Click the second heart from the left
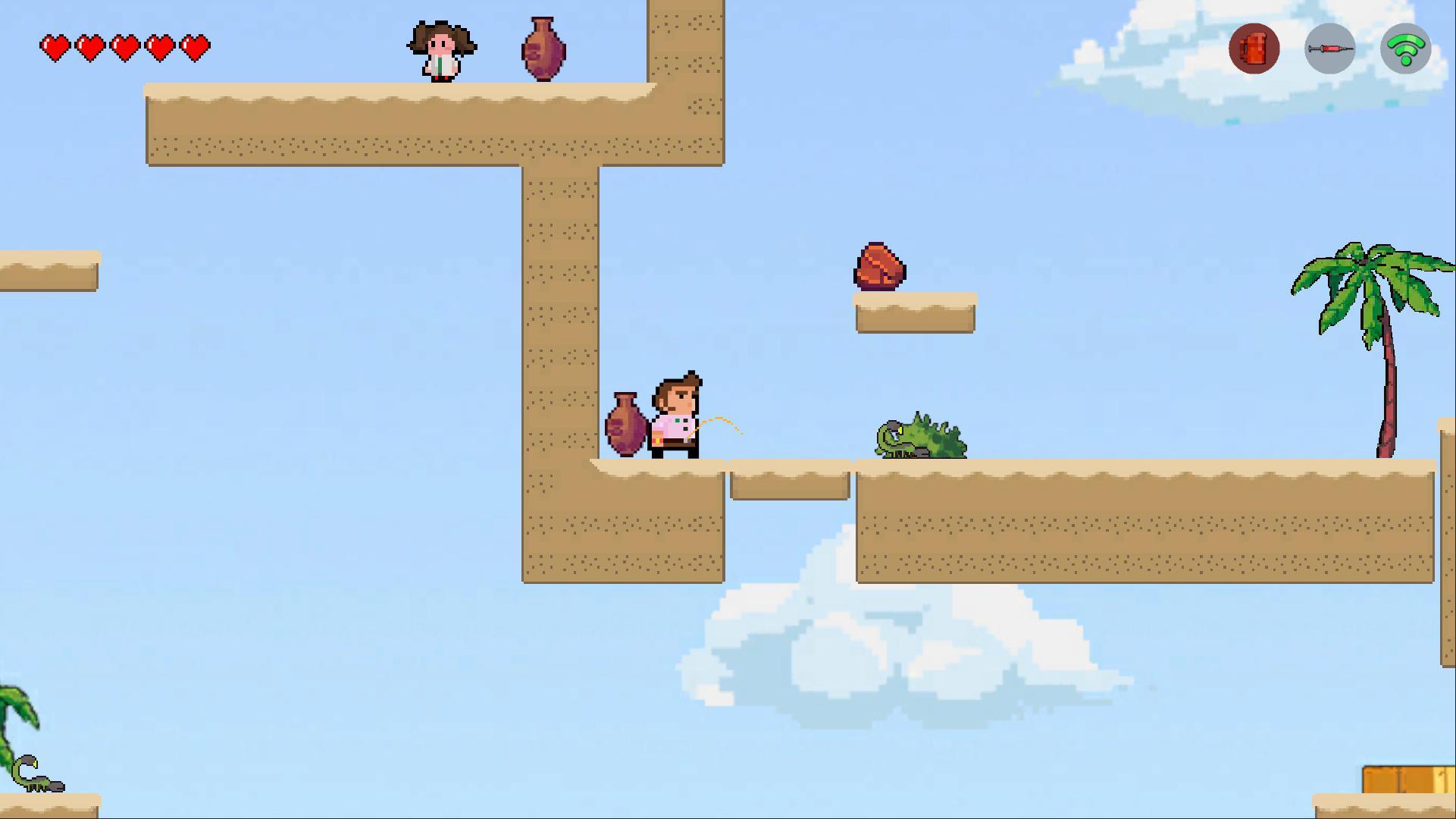The width and height of the screenshot is (1456, 819). pos(91,46)
